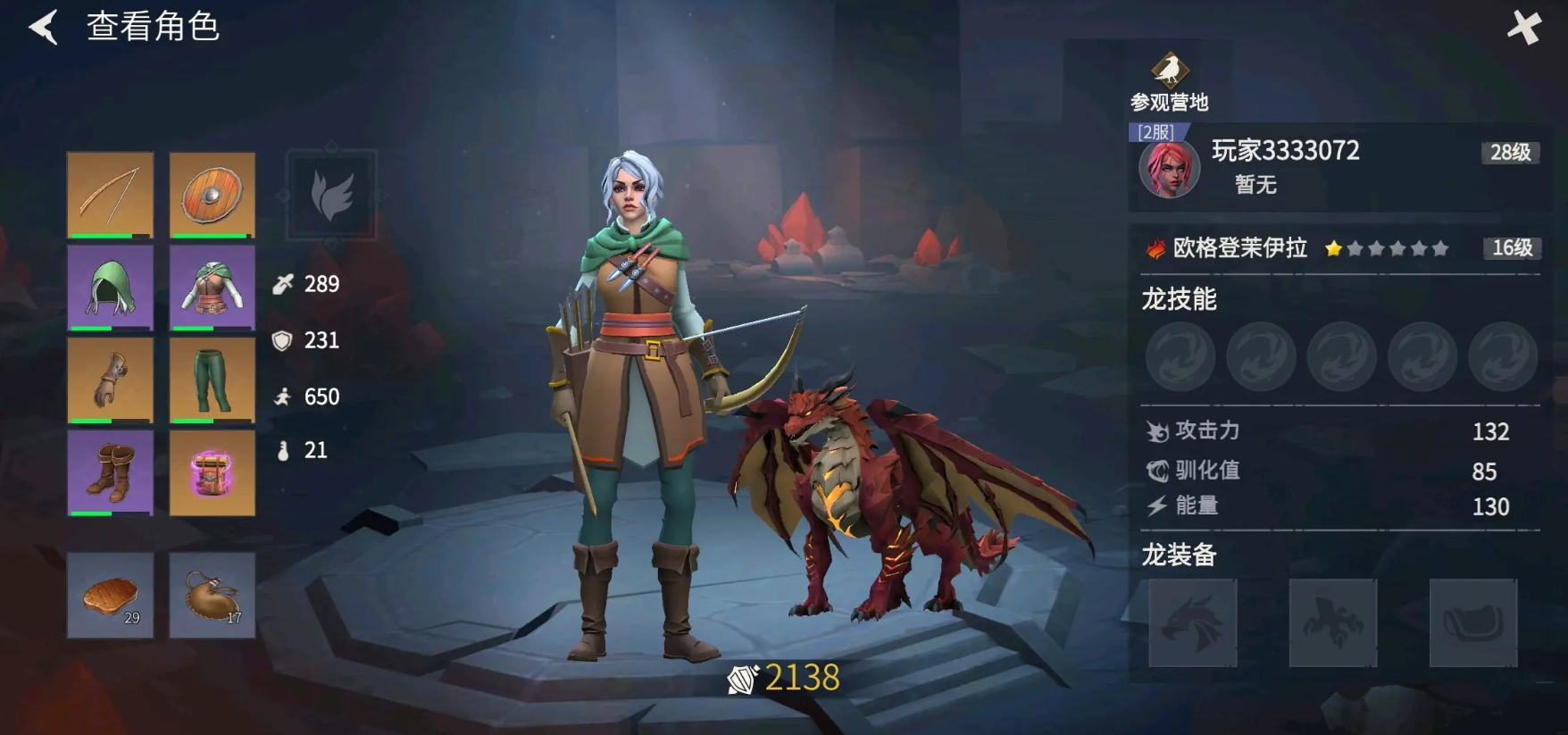1568x735 pixels.
Task: Close the character view screen
Action: 1523,29
